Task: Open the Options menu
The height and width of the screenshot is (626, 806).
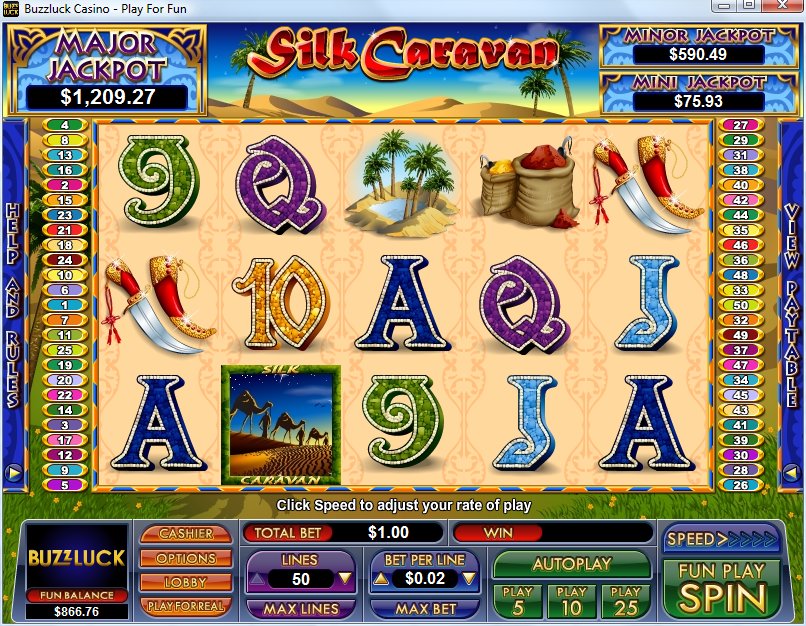Action: [186, 558]
